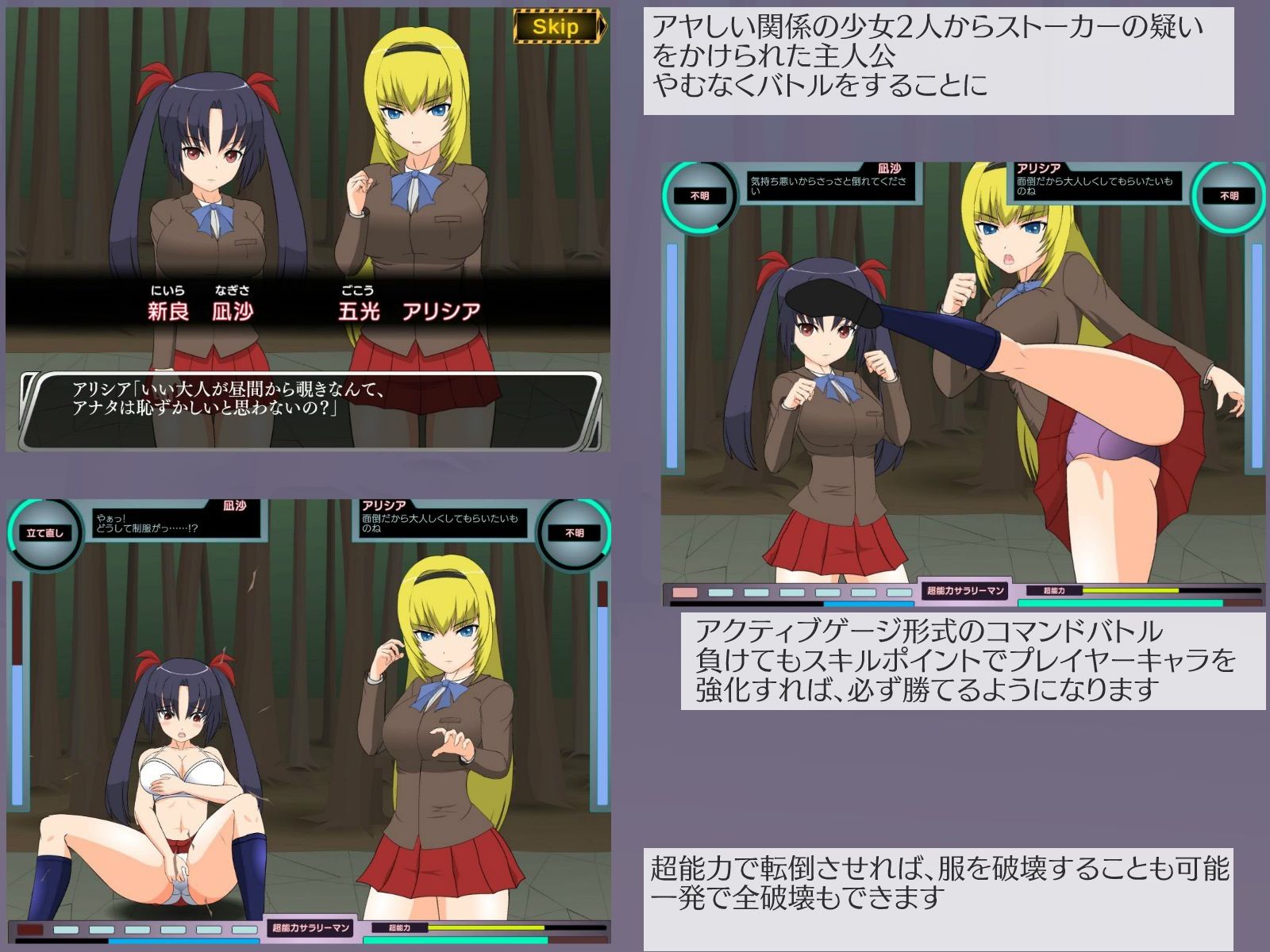
Task: Toggle the 超能力 gauge label
Action: (1056, 589)
